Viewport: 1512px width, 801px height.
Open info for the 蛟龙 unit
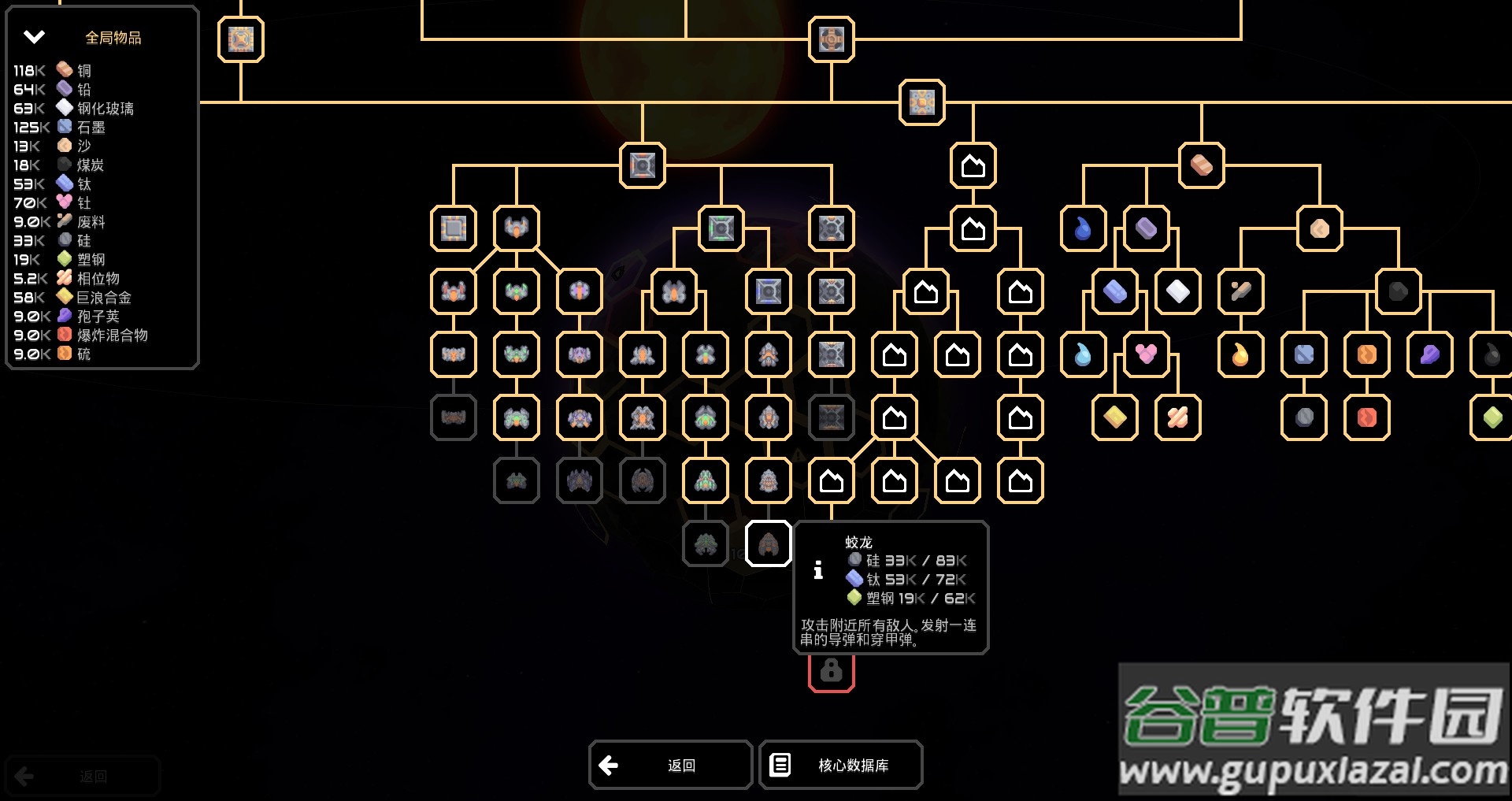click(x=818, y=570)
